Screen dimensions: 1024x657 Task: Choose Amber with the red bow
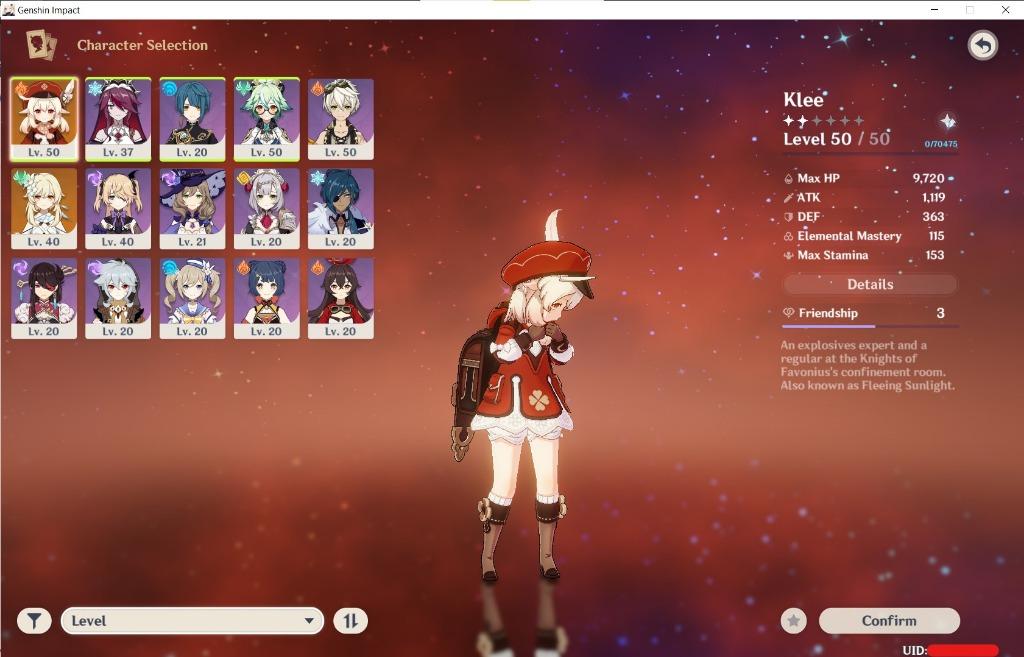point(341,298)
